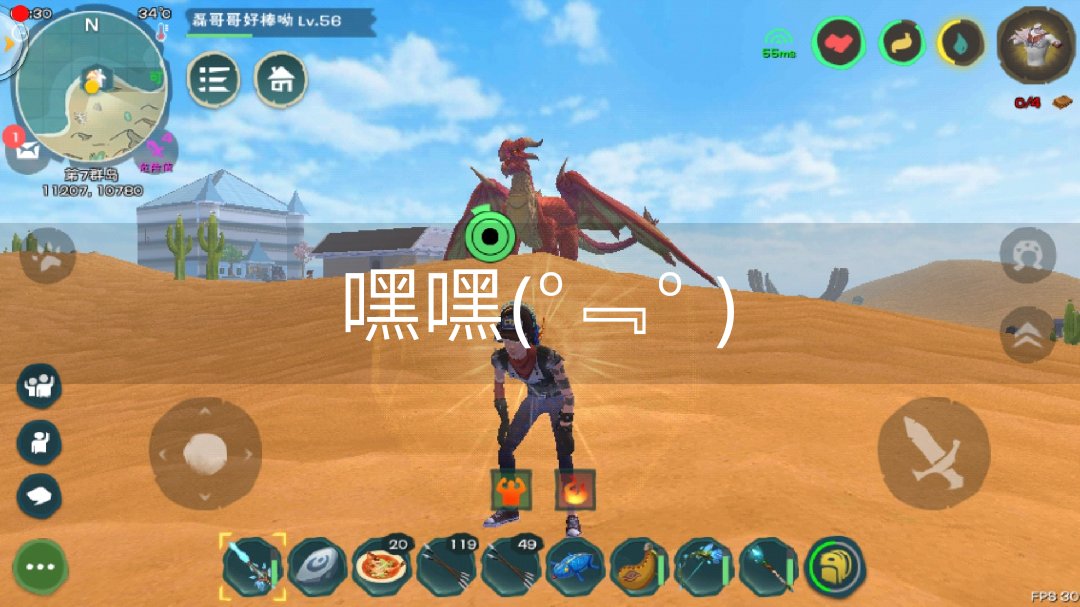Tap the house home button
Image resolution: width=1080 pixels, height=607 pixels.
[x=281, y=80]
